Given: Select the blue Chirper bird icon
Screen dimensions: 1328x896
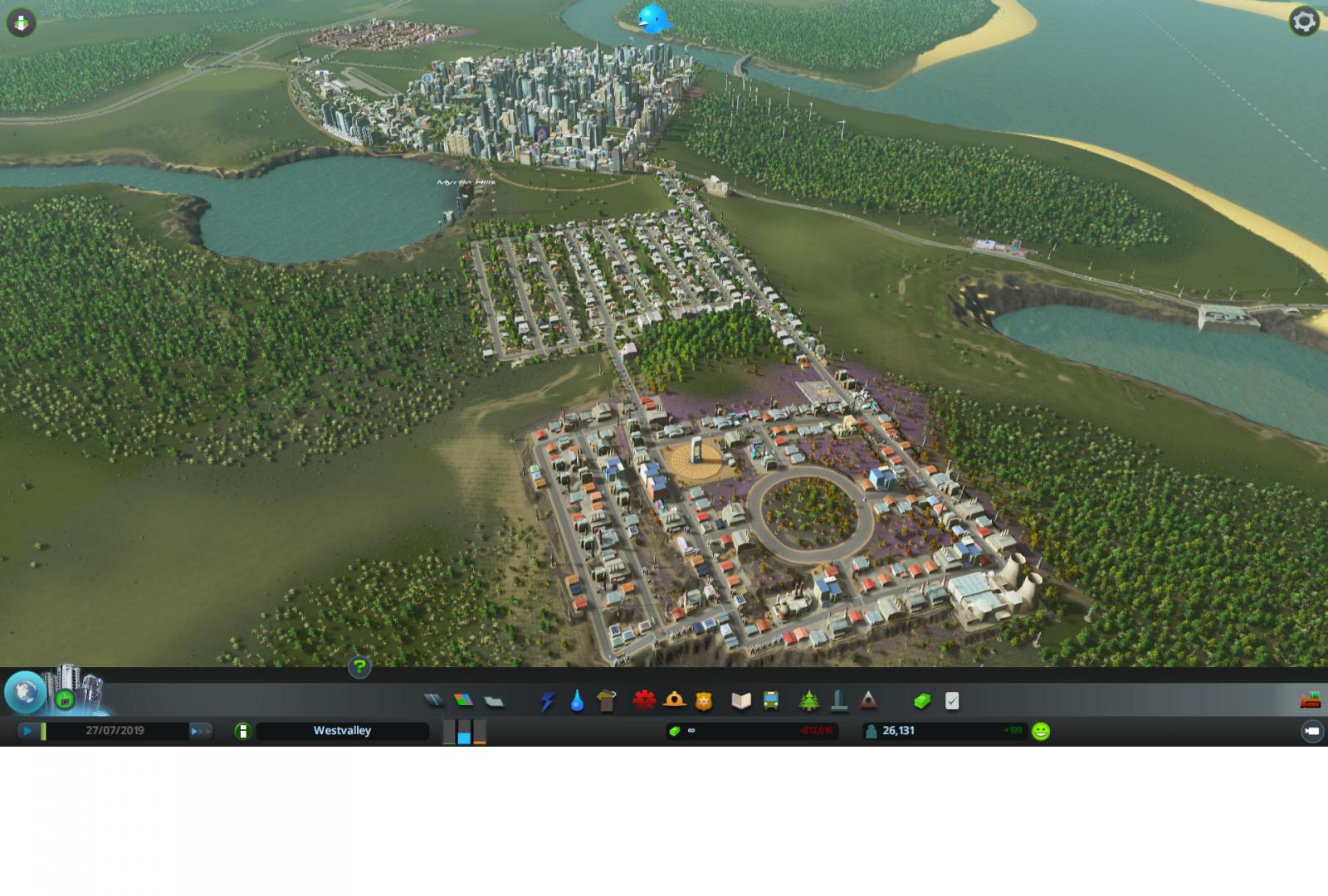Looking at the screenshot, I should (x=654, y=18).
